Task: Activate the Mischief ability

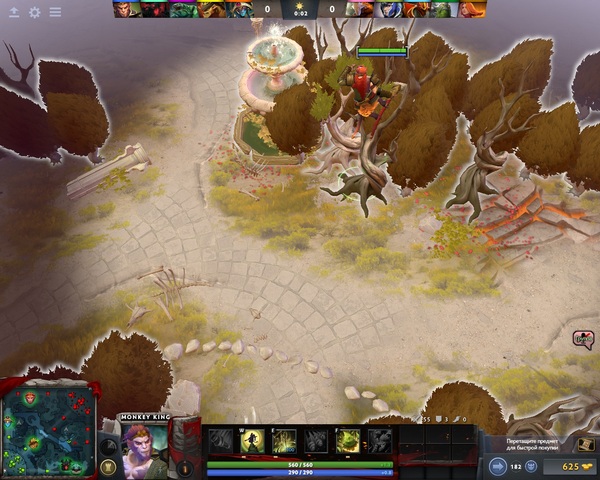Action: click(349, 441)
